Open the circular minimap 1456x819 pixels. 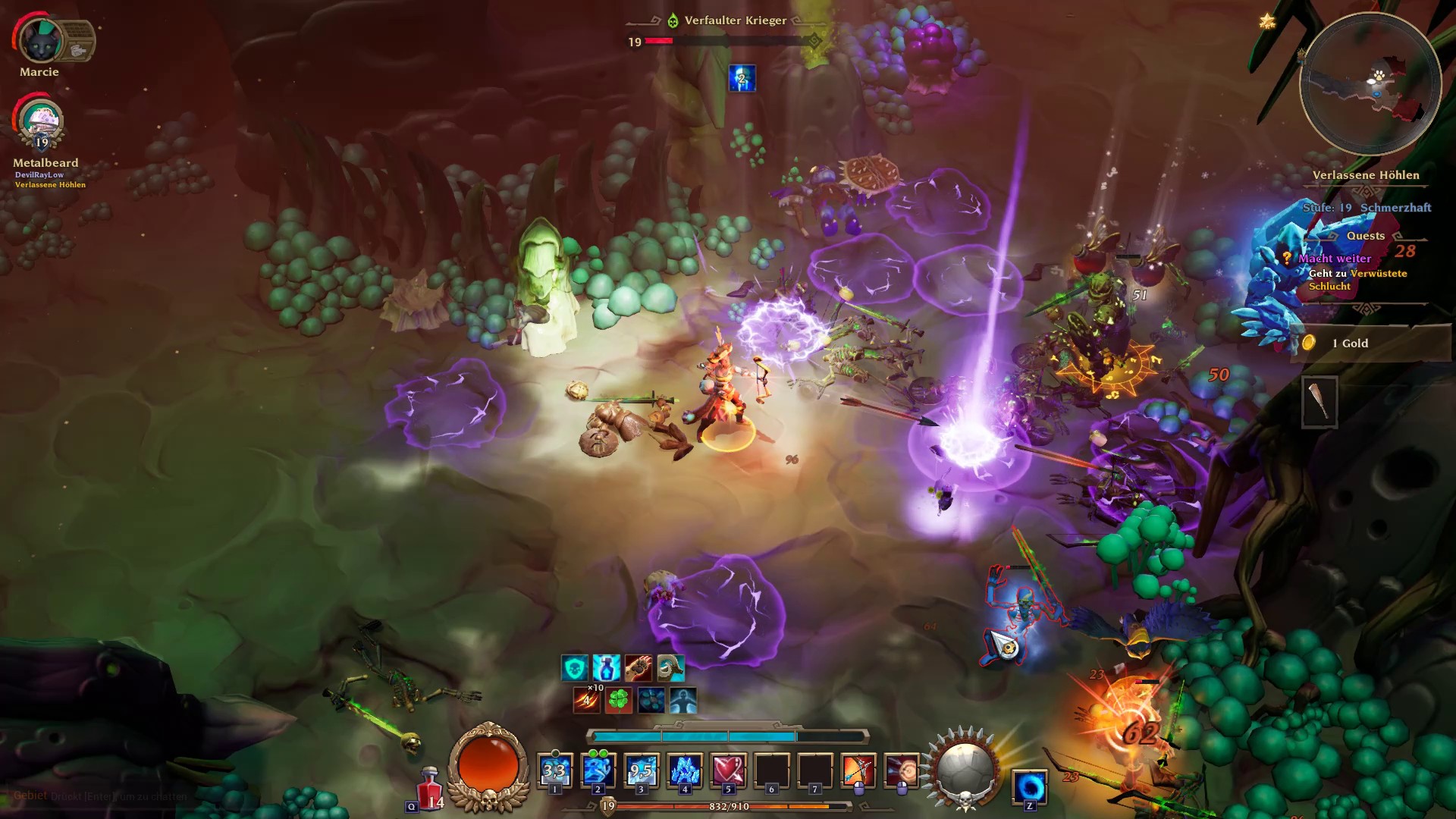[x=1370, y=84]
